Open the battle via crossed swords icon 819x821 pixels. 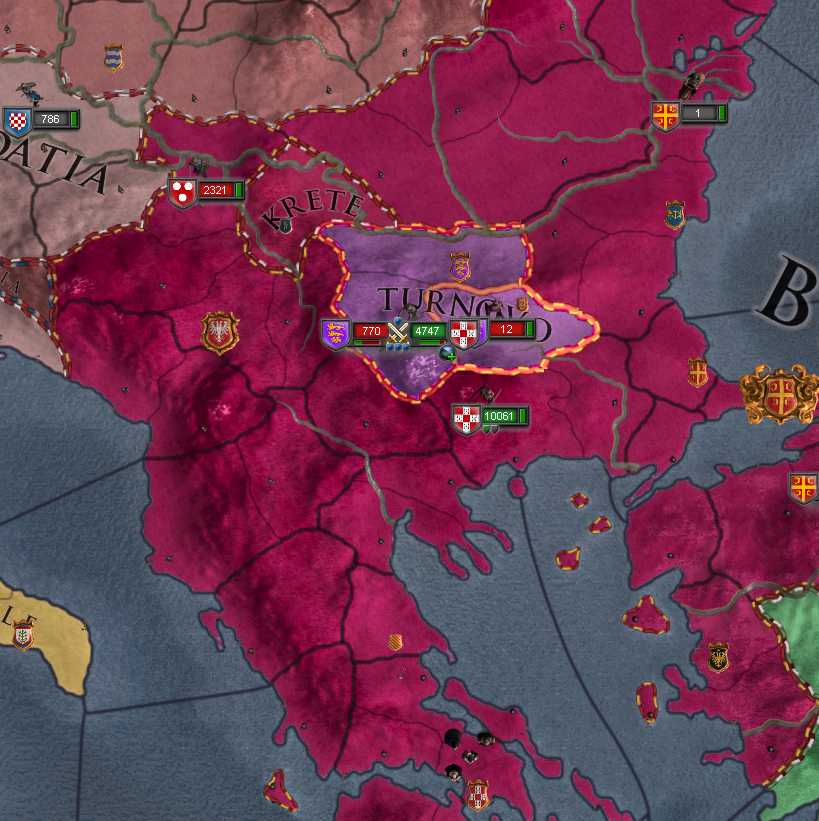pos(399,329)
